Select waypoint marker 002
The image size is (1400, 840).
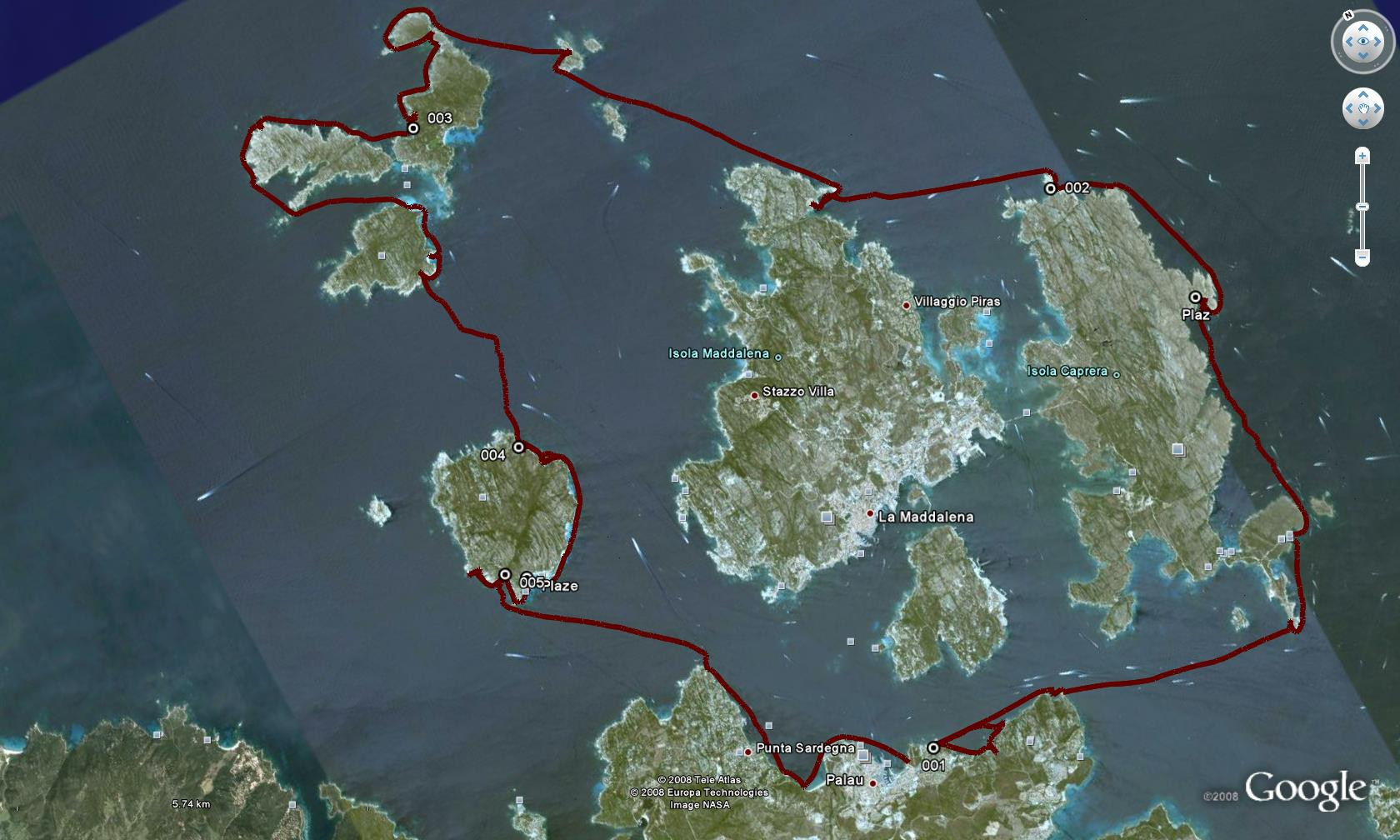pyautogui.click(x=1051, y=188)
